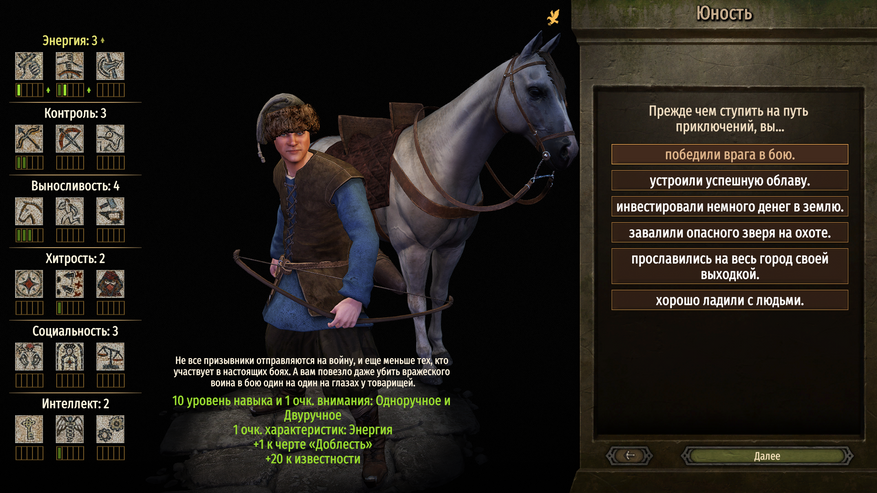The width and height of the screenshot is (877, 493).
Task: Select "устроили успешную облаву" answer
Action: (x=730, y=181)
